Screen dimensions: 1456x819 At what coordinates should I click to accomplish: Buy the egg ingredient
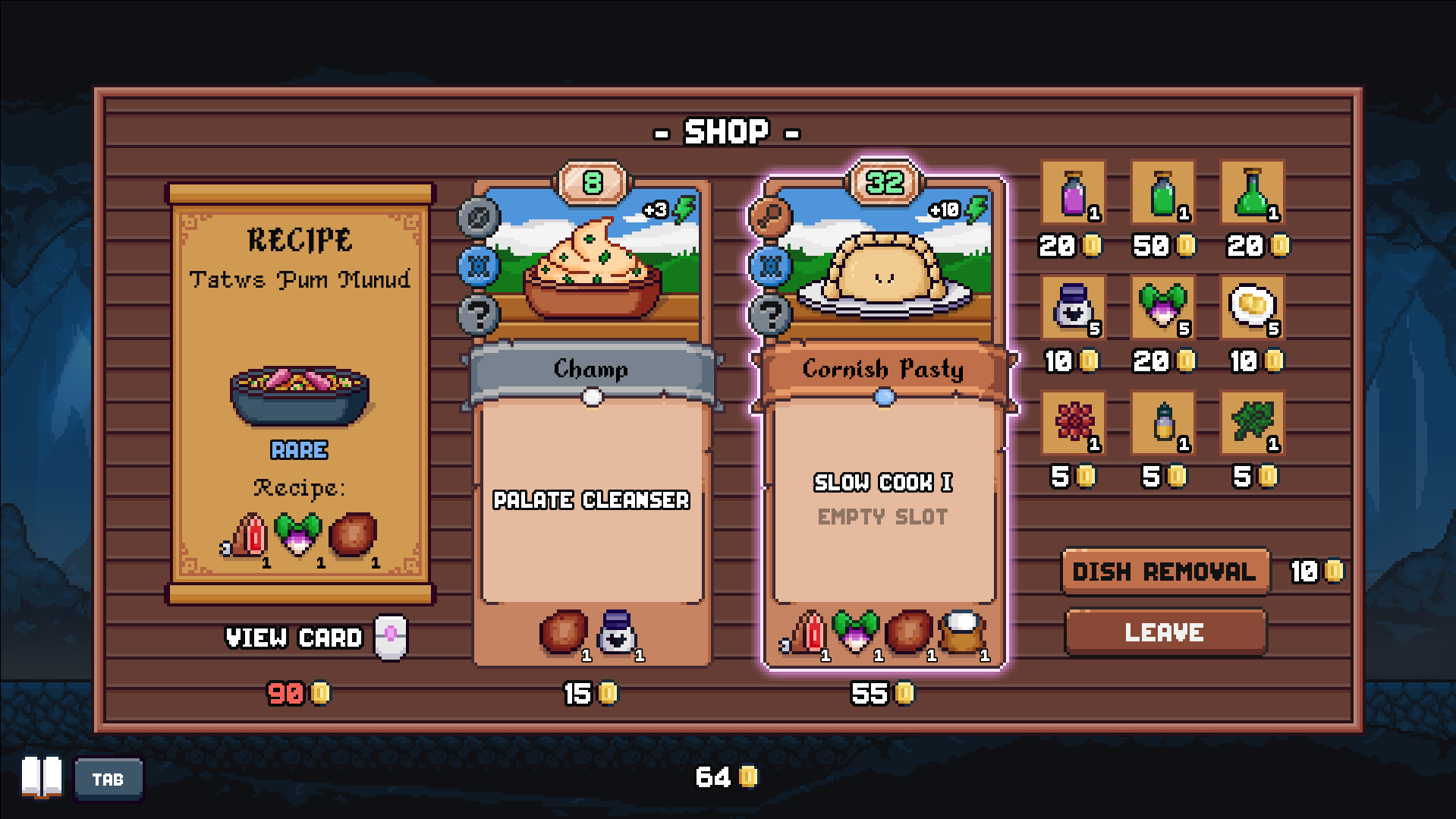click(1252, 307)
